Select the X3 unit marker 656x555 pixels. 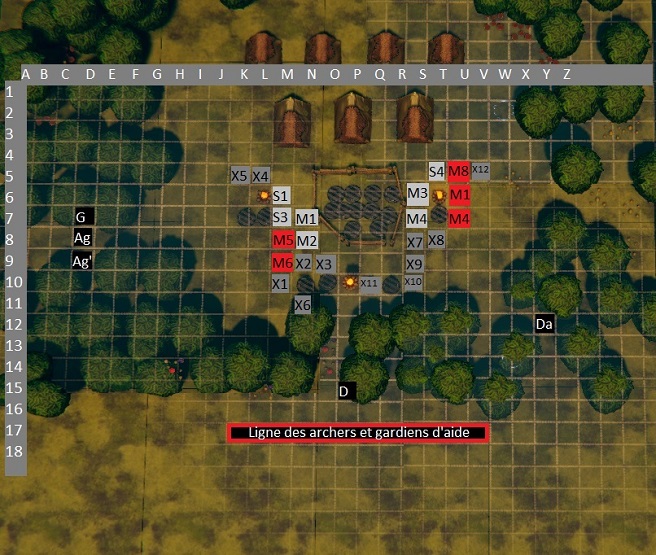click(x=324, y=264)
